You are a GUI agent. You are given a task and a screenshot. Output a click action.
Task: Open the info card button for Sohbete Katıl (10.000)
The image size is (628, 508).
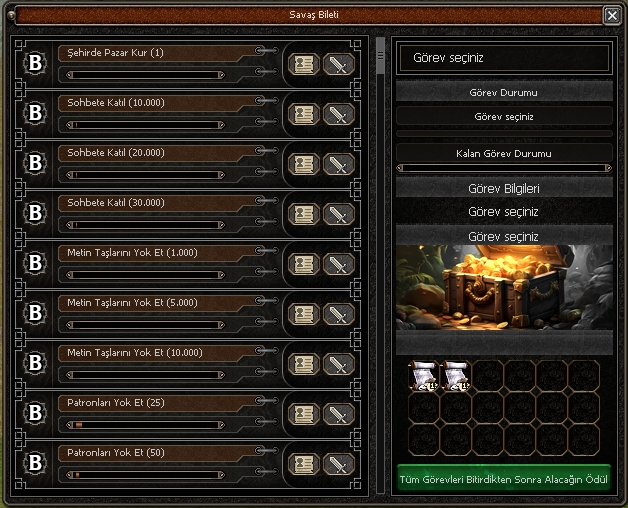[303, 115]
